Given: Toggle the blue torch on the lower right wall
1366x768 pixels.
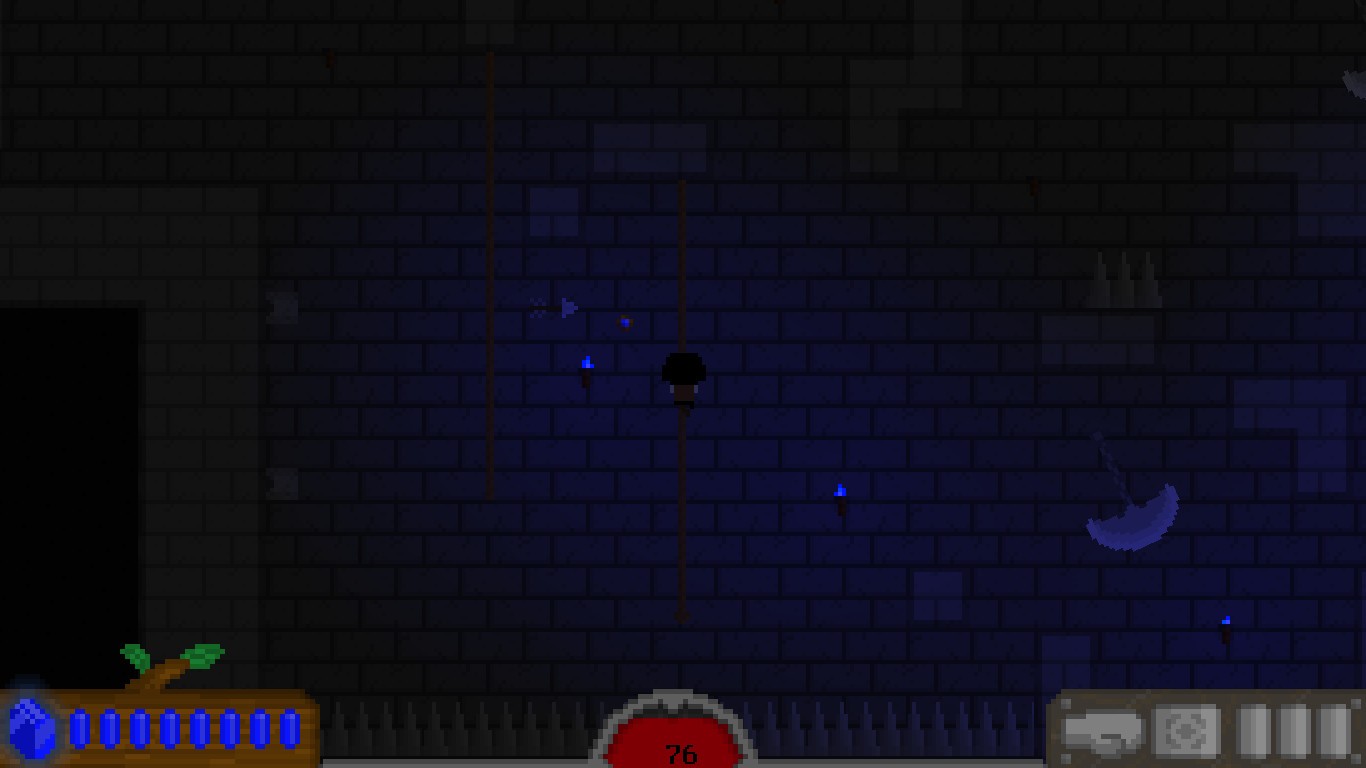Looking at the screenshot, I should point(841,492).
